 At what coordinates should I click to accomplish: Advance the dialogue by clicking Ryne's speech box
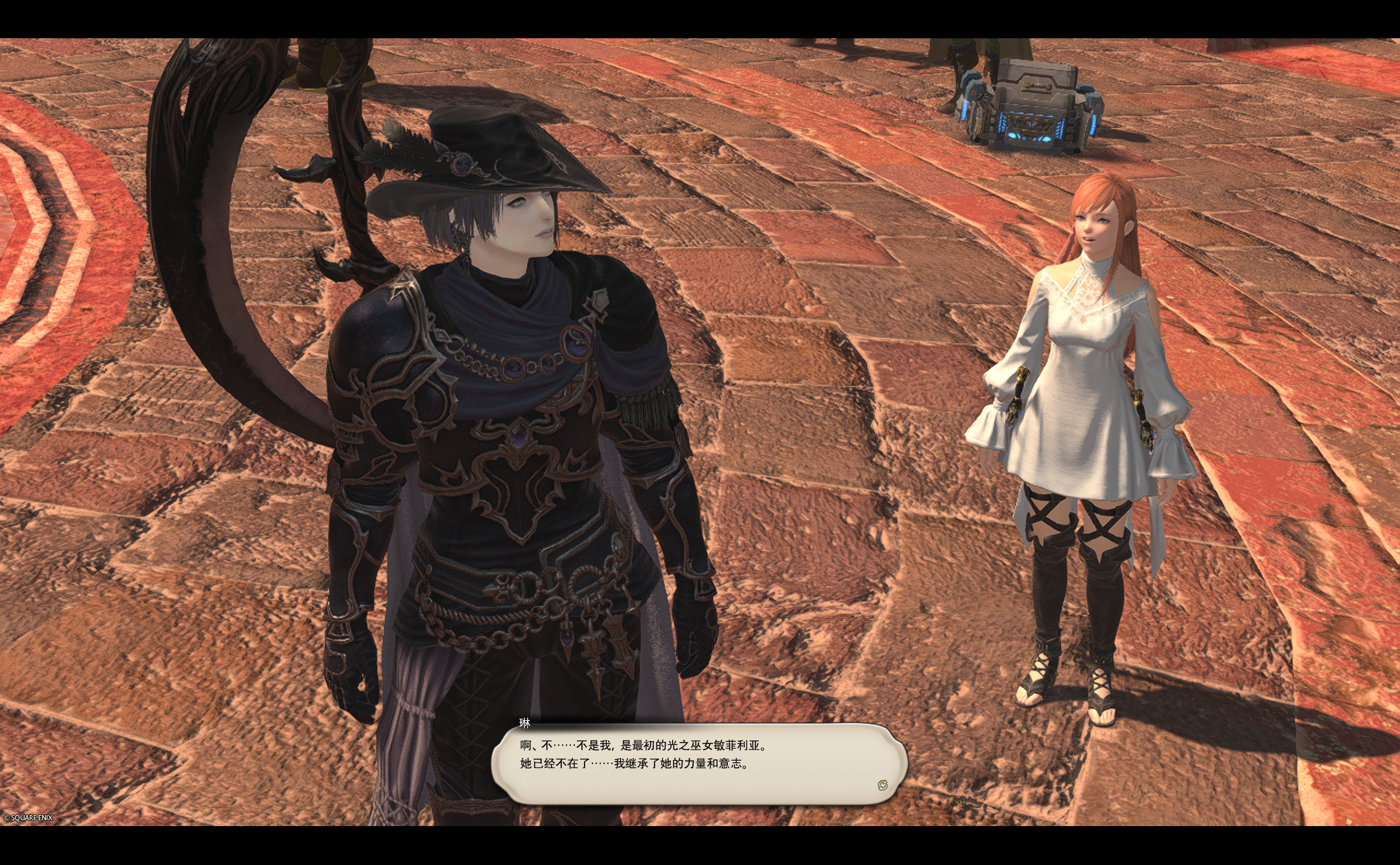pos(699,763)
